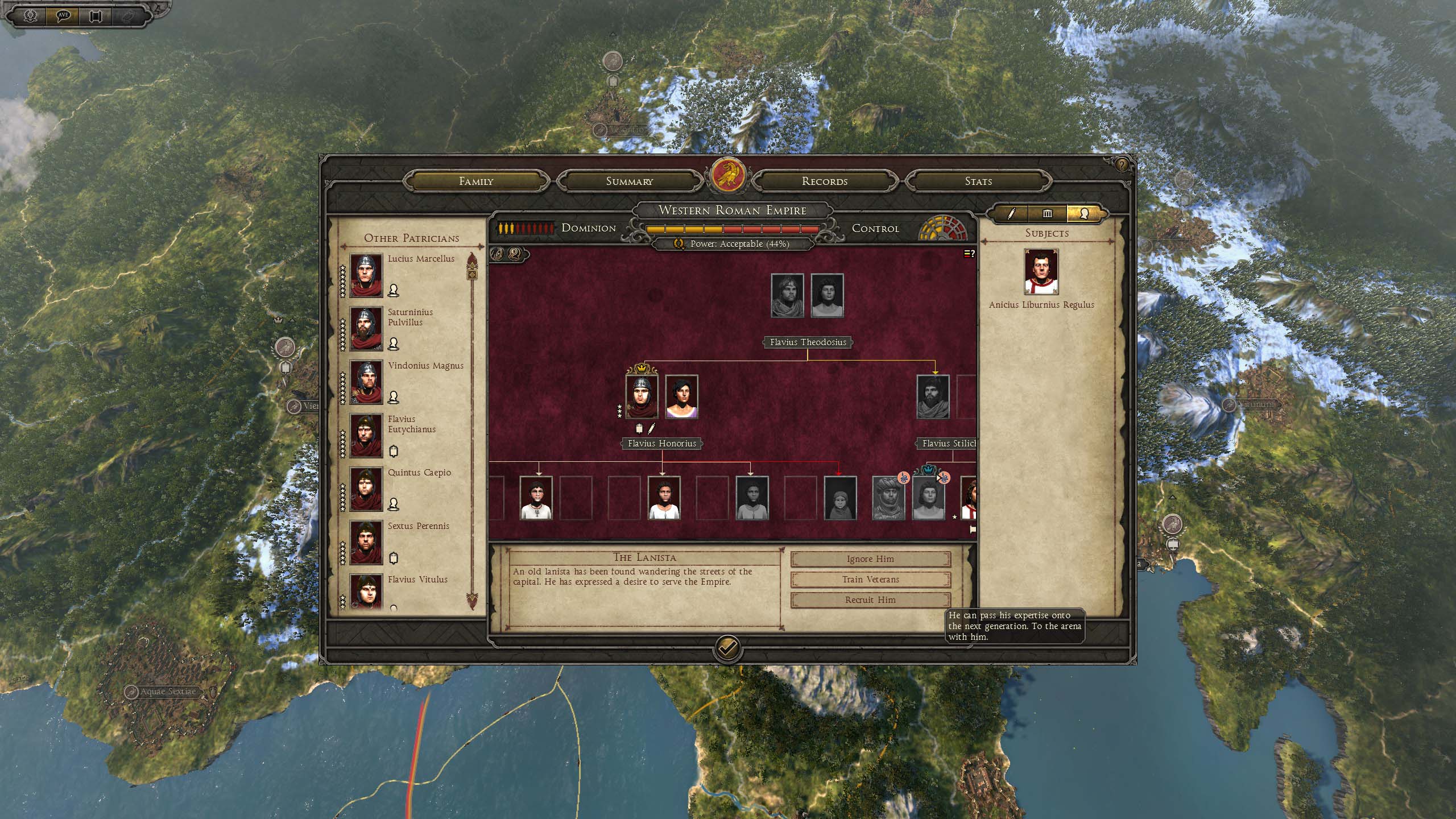
Task: Click the Flavius Honorius family tree portrait
Action: click(x=642, y=396)
